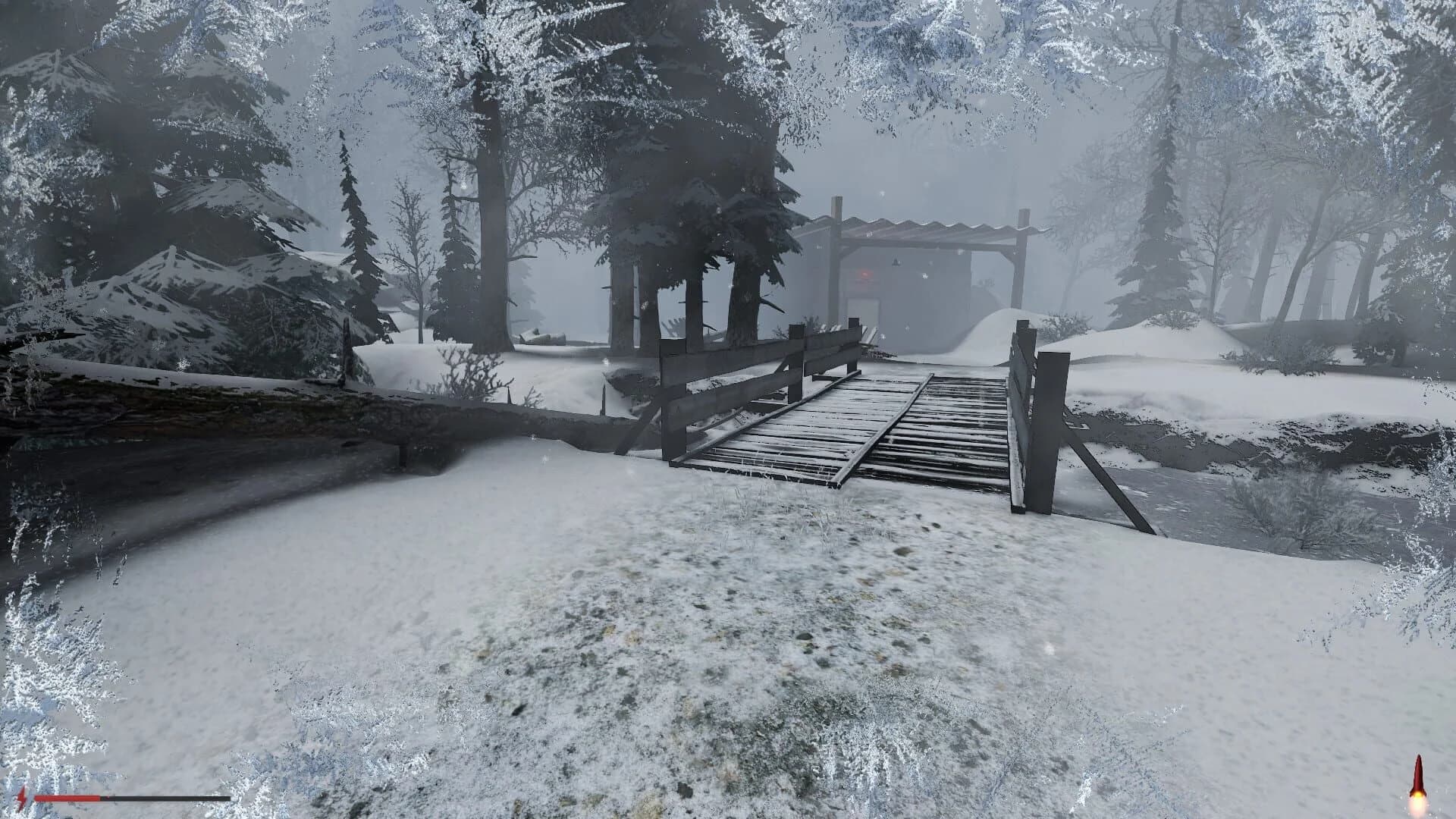The height and width of the screenshot is (819, 1456).
Task: Click the glowing red light under the shelter
Action: pos(864,275)
